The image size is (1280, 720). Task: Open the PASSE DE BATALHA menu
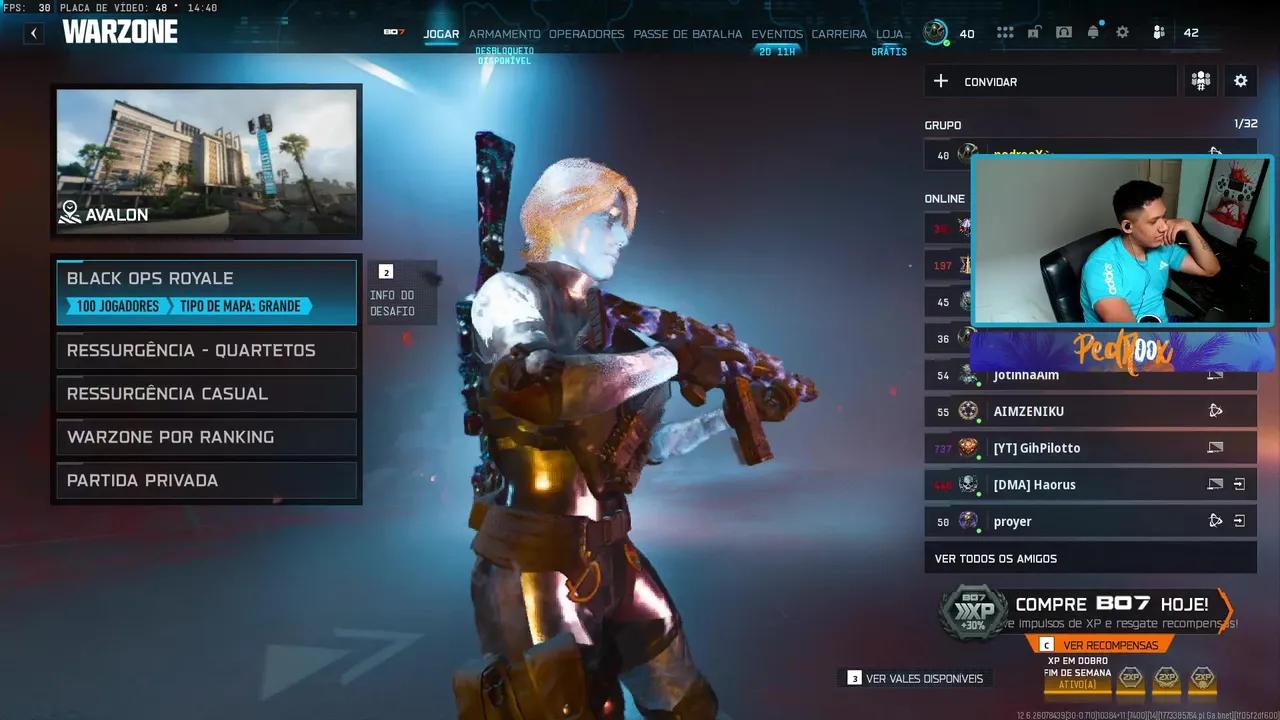[688, 33]
